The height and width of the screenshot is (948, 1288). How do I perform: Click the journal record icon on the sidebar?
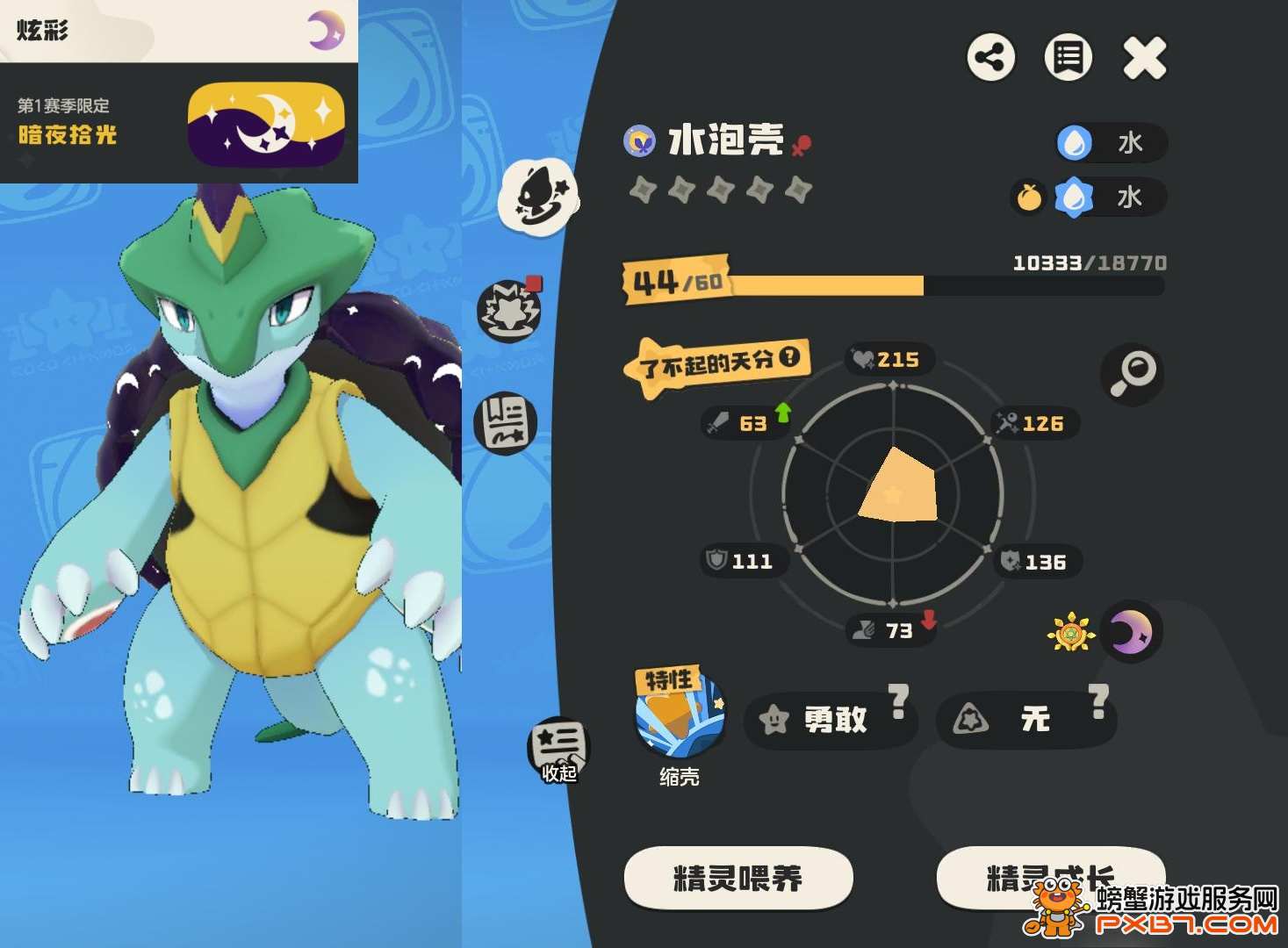507,423
